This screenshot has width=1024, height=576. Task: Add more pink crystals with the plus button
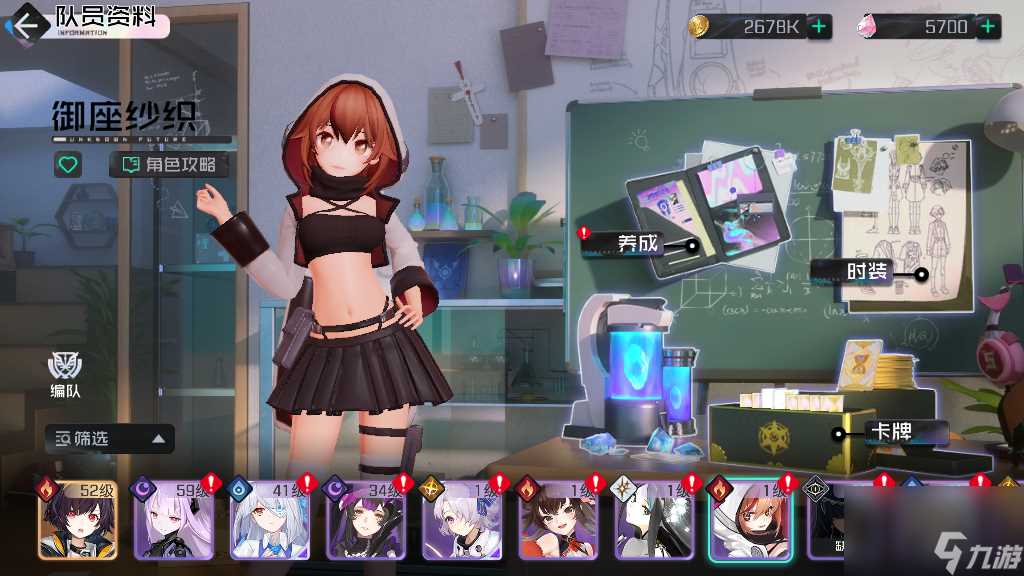tap(989, 27)
